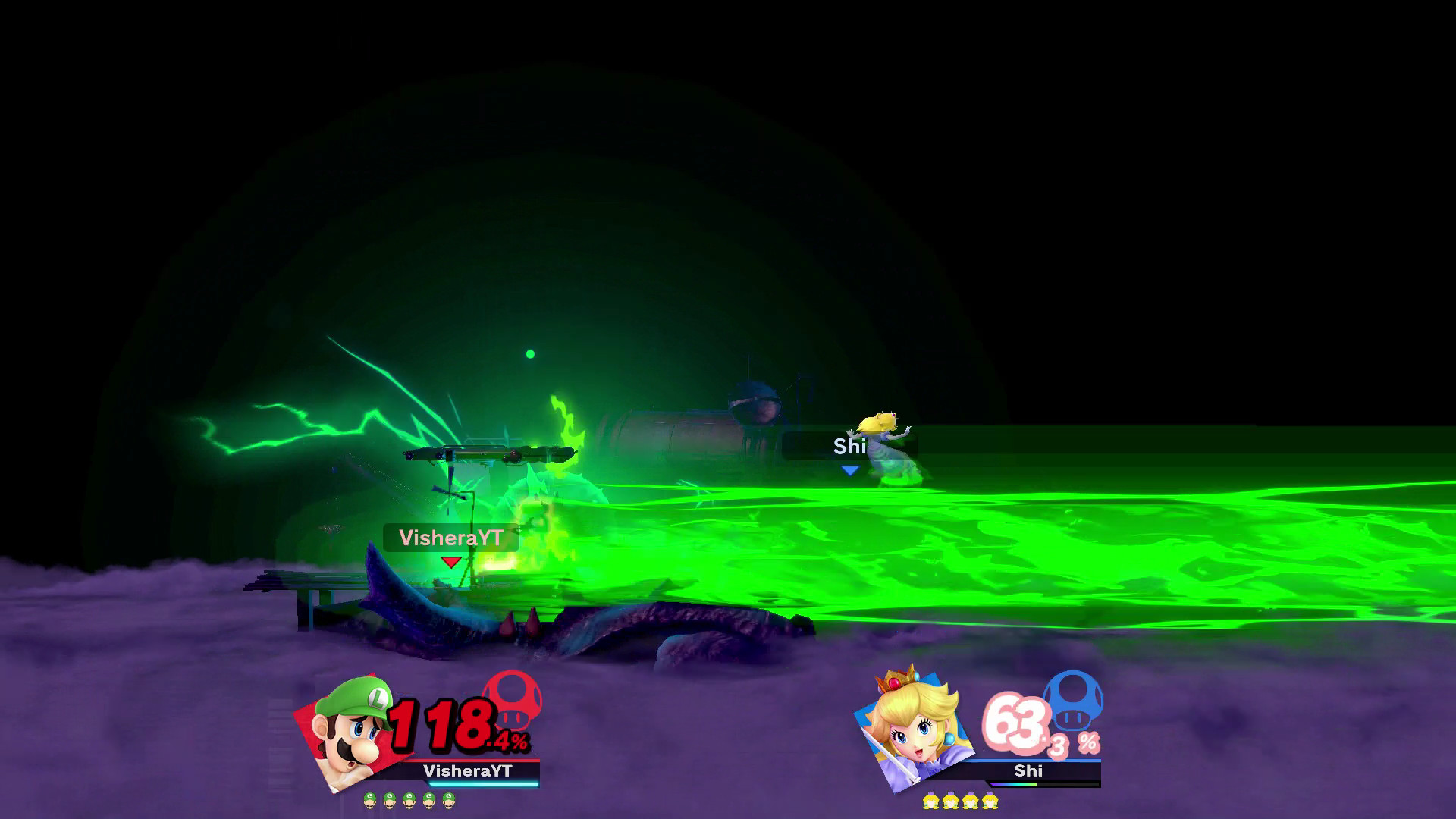Click the rainbow Final Smash meter under Shi

(x=1015, y=784)
